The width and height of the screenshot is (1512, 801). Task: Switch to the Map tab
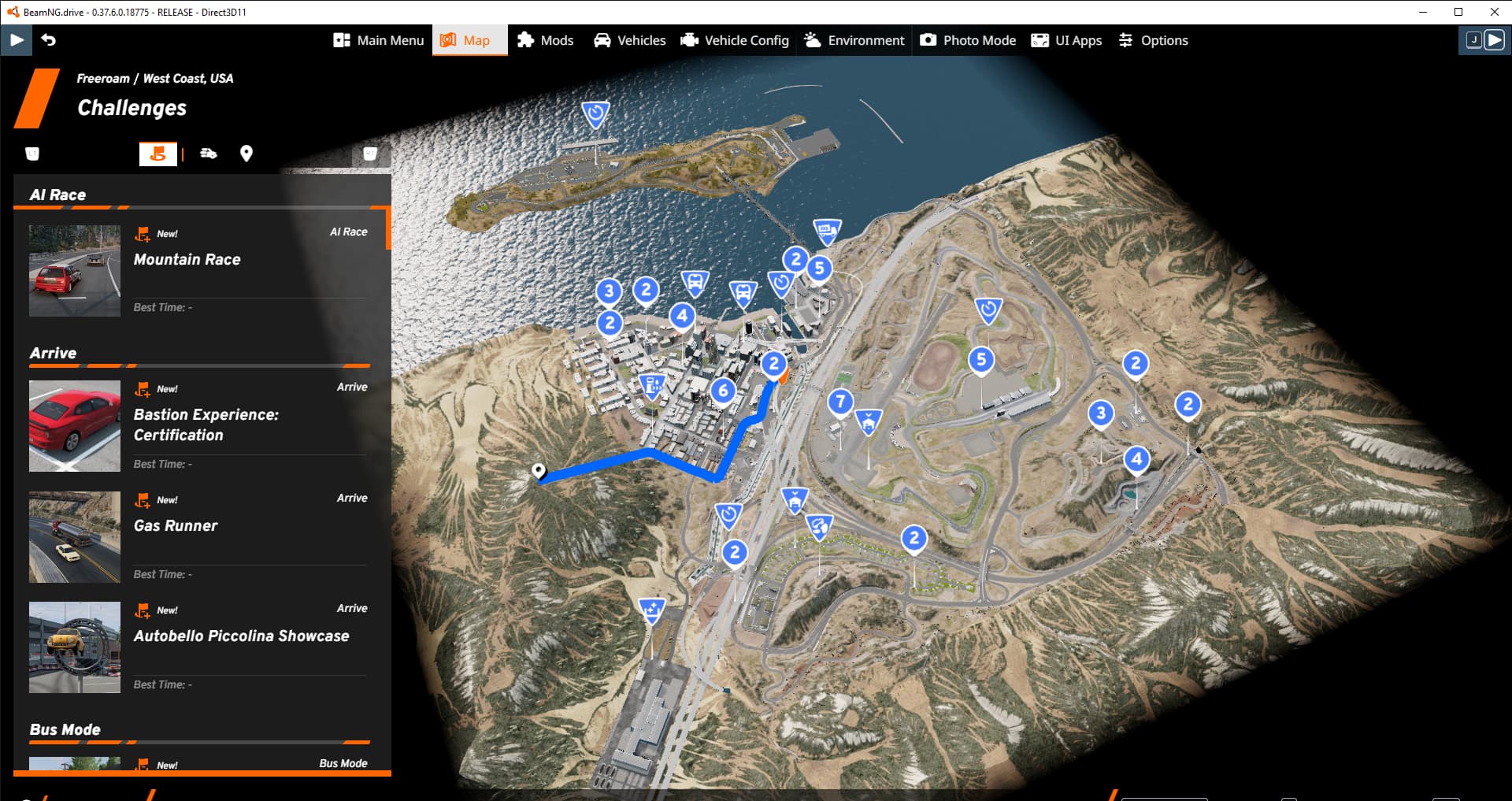(465, 40)
